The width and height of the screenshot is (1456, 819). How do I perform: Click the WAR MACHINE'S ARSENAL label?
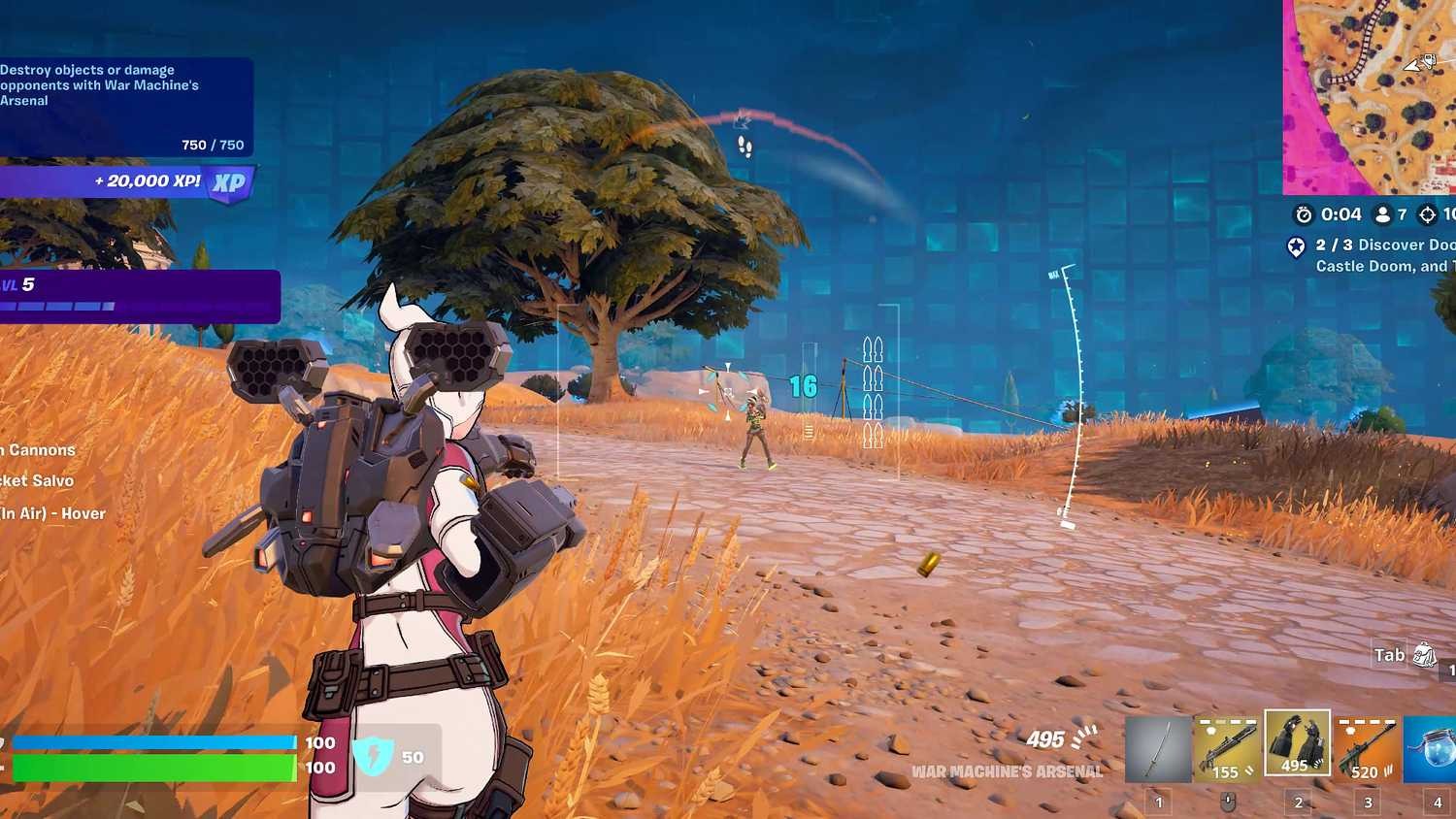pyautogui.click(x=1008, y=772)
